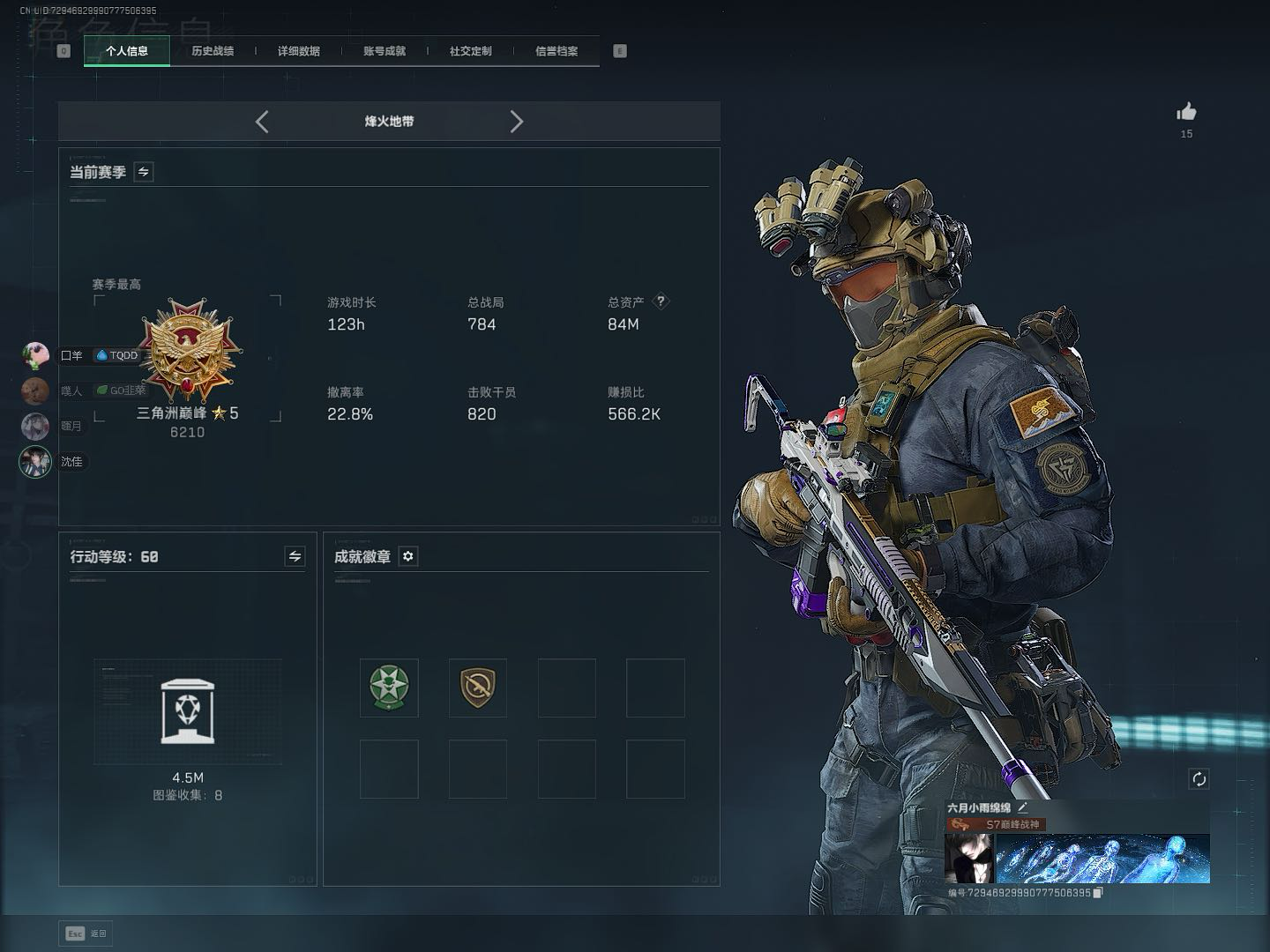Toggle the 当前赛季 season swap button
This screenshot has width=1270, height=952.
pyautogui.click(x=144, y=172)
